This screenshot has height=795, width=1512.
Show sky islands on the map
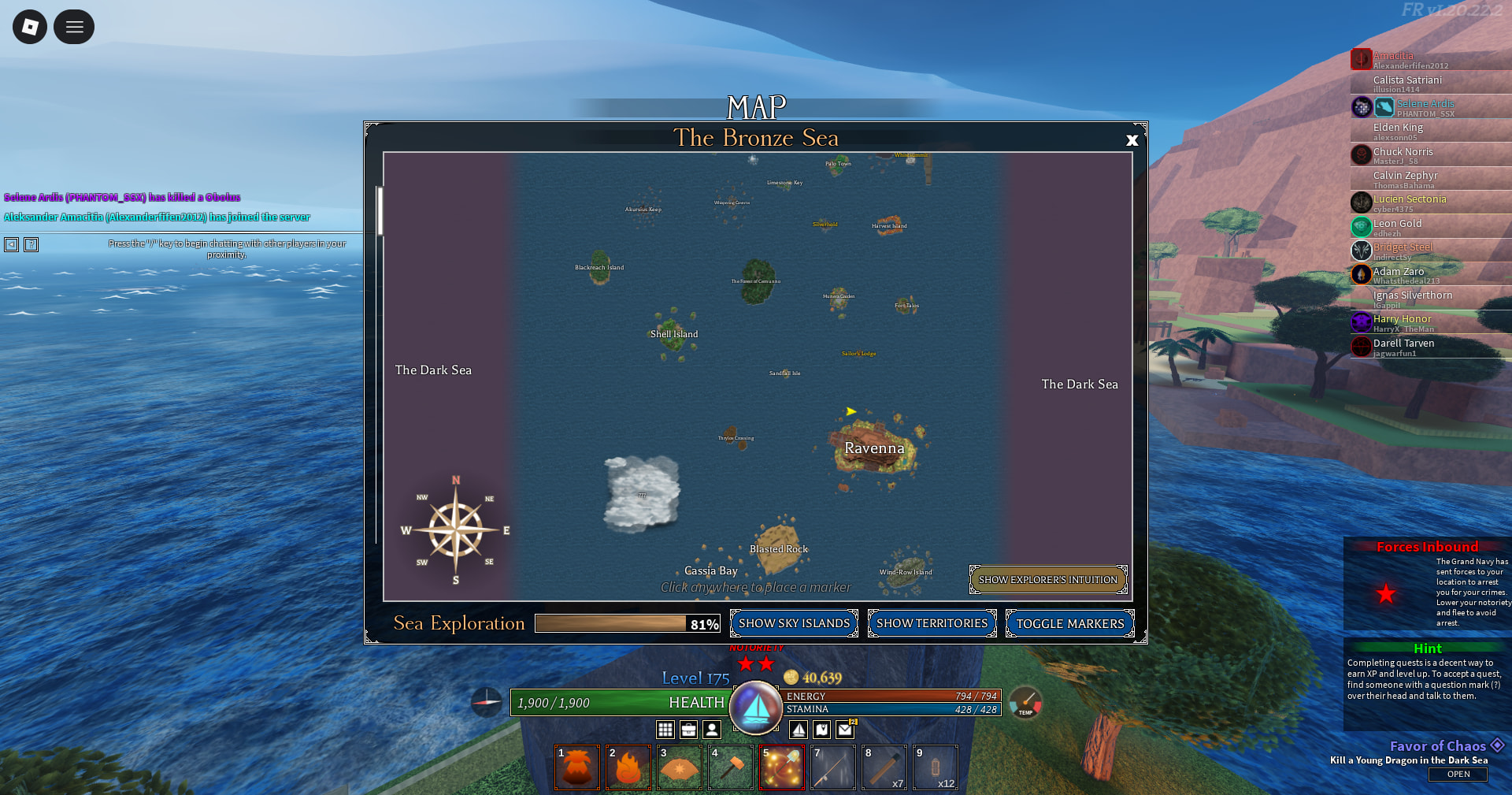[x=794, y=623]
